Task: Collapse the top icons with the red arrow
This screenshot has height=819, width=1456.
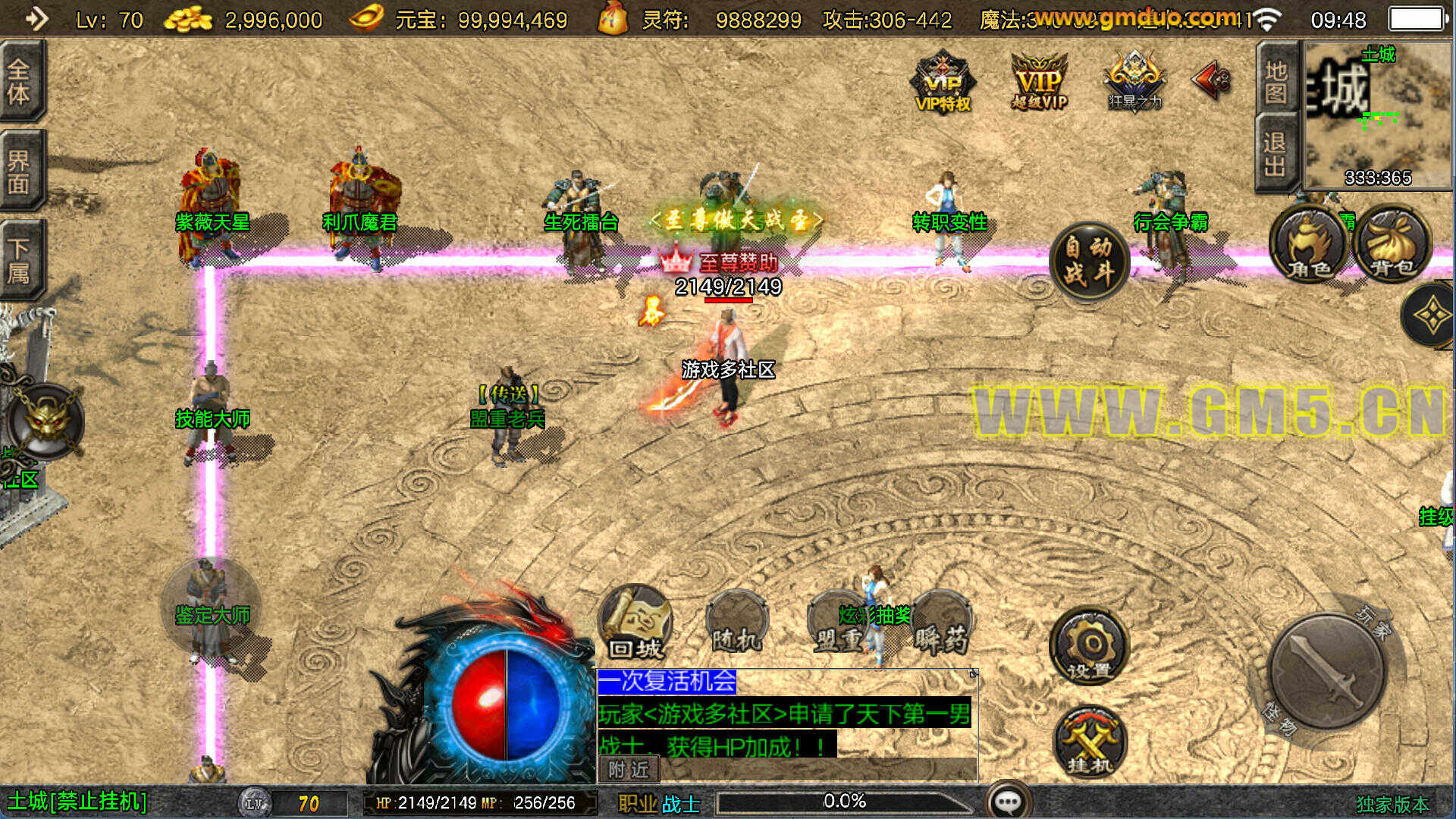Action: pos(1212,80)
